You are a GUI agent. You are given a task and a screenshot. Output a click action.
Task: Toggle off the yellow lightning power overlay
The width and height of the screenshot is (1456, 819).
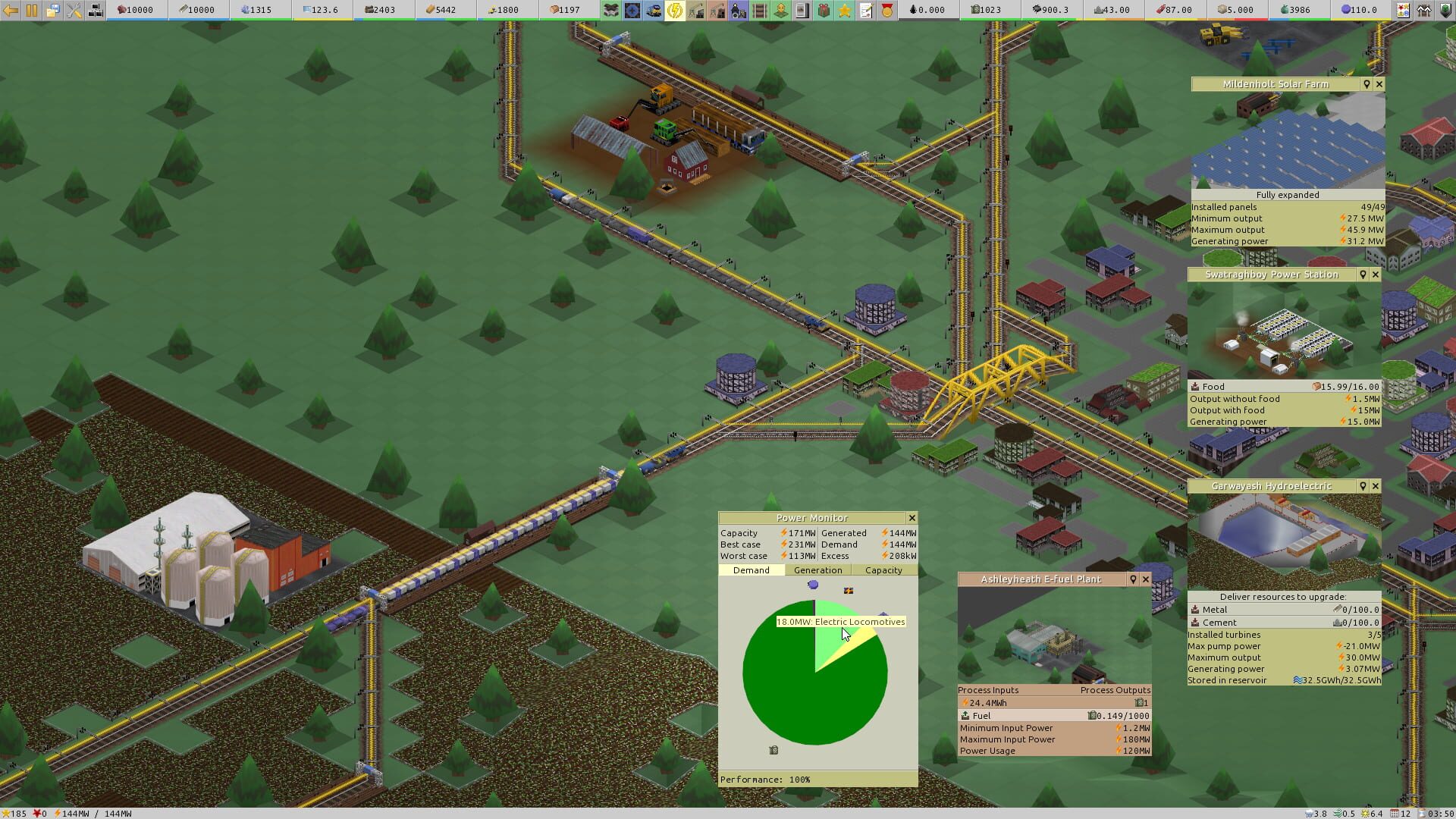pyautogui.click(x=675, y=11)
